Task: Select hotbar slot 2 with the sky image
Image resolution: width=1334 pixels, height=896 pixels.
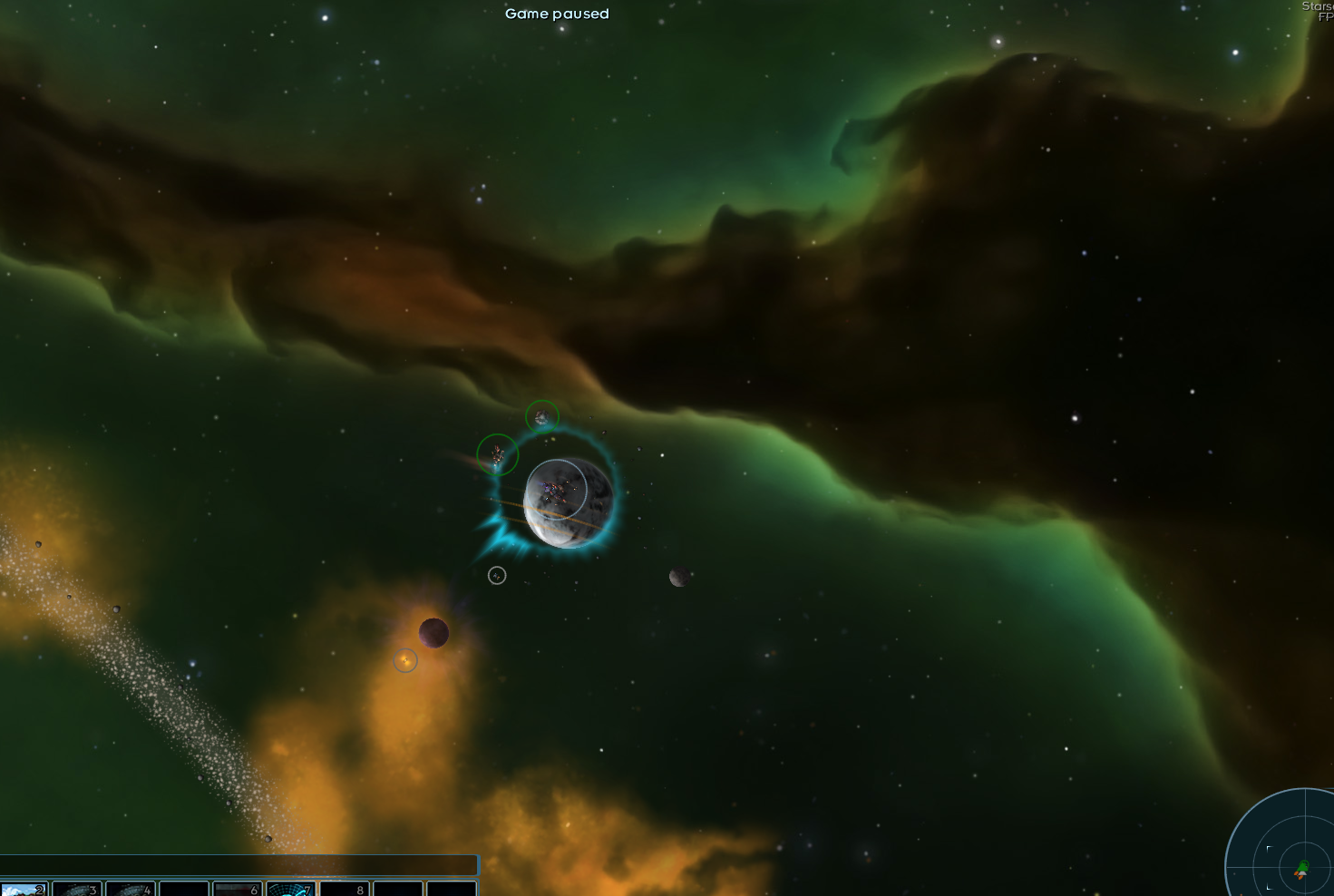Action: click(x=24, y=890)
